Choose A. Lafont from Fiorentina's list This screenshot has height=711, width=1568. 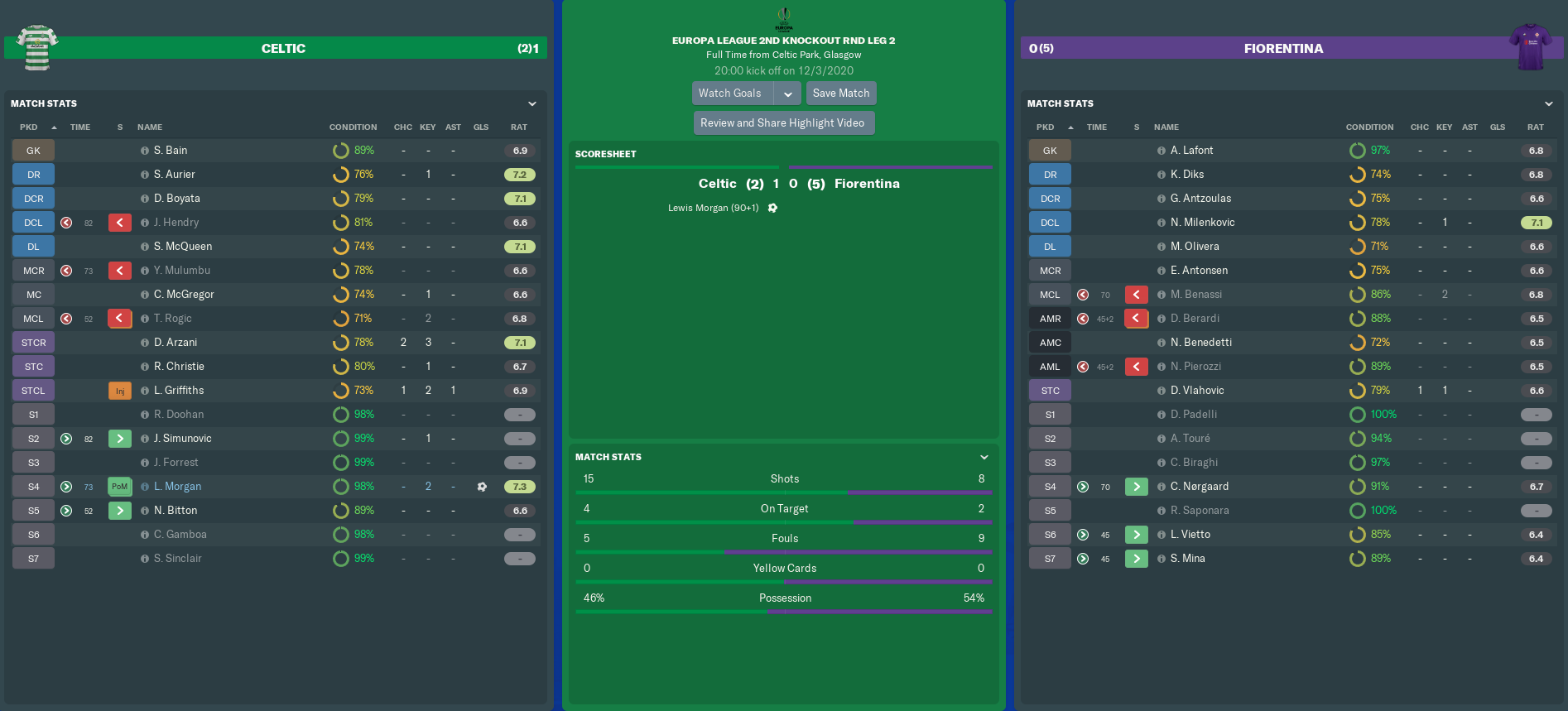(1191, 151)
